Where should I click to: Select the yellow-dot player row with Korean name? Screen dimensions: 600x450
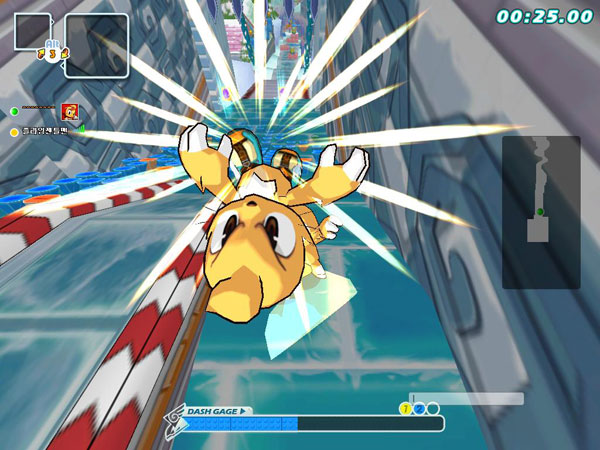click(x=42, y=131)
